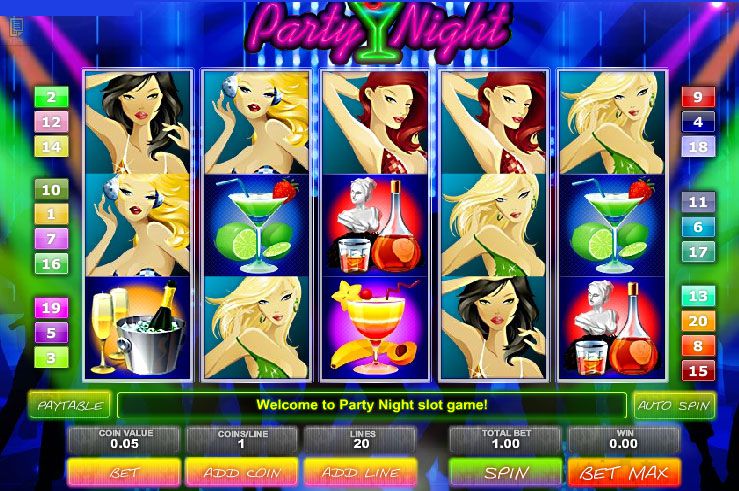739x491 pixels.
Task: Select payline number 9
Action: [x=697, y=98]
